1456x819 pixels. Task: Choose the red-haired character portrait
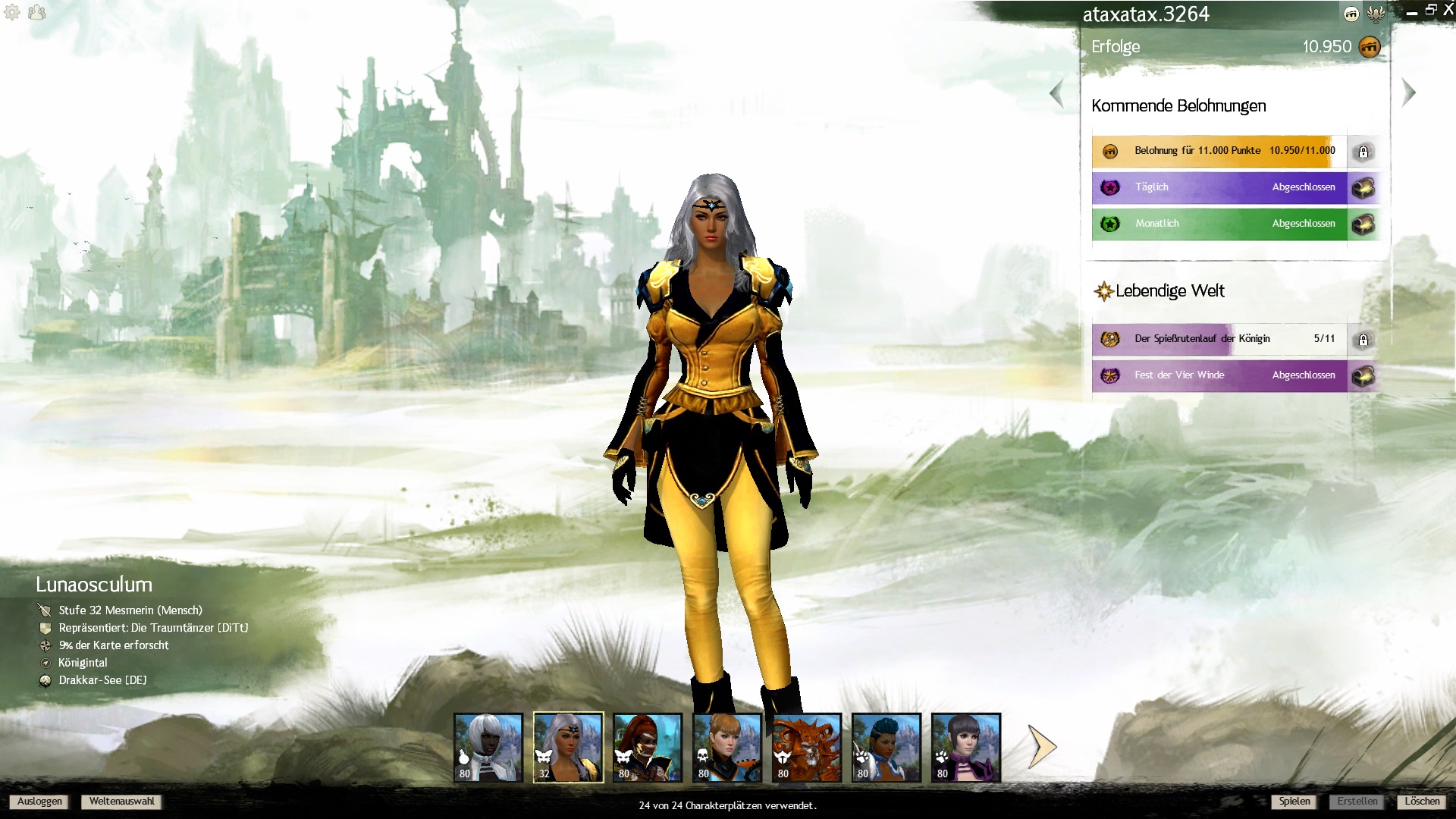[x=648, y=747]
